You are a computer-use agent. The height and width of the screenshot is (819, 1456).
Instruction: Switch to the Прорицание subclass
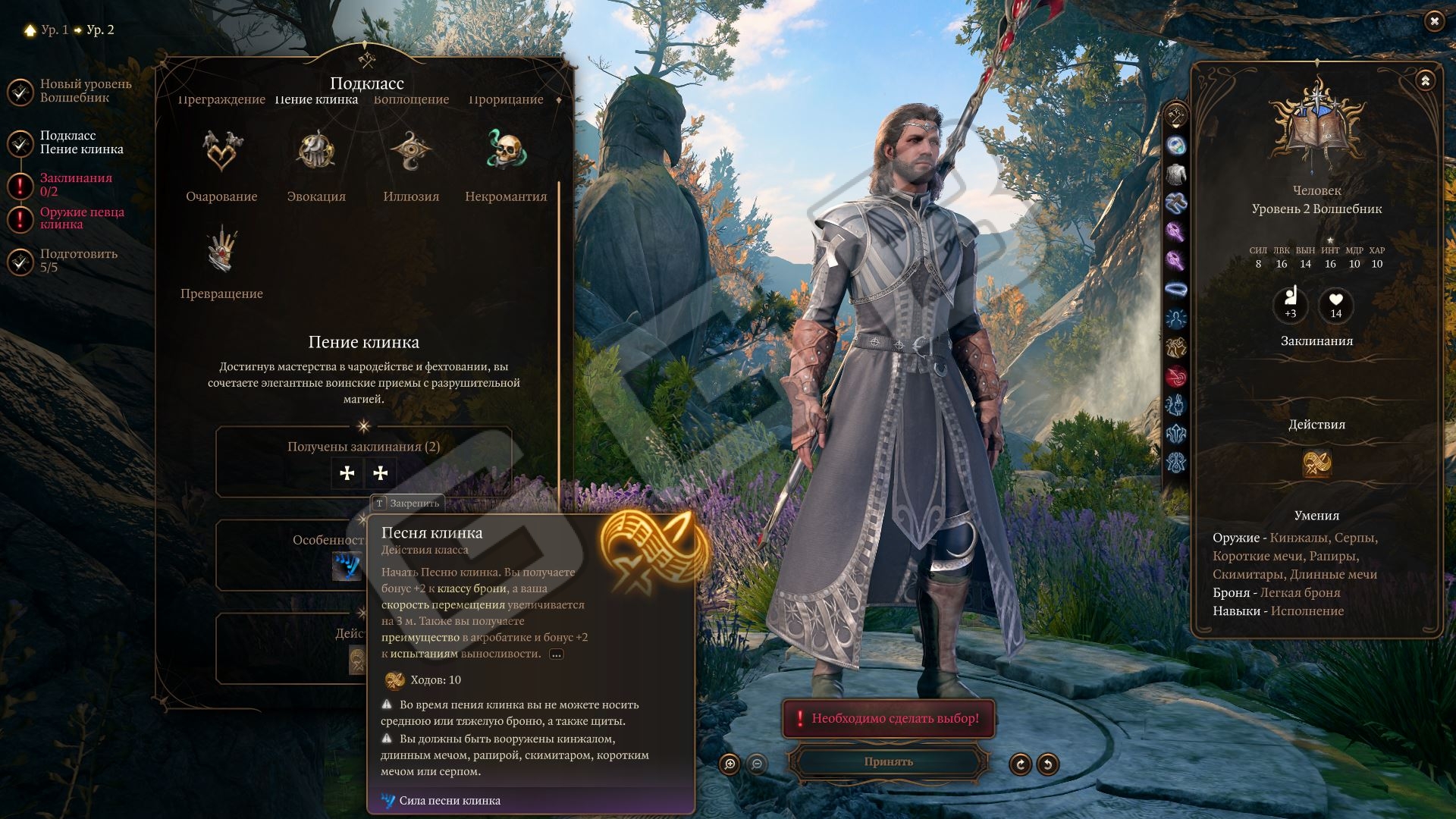(x=506, y=100)
